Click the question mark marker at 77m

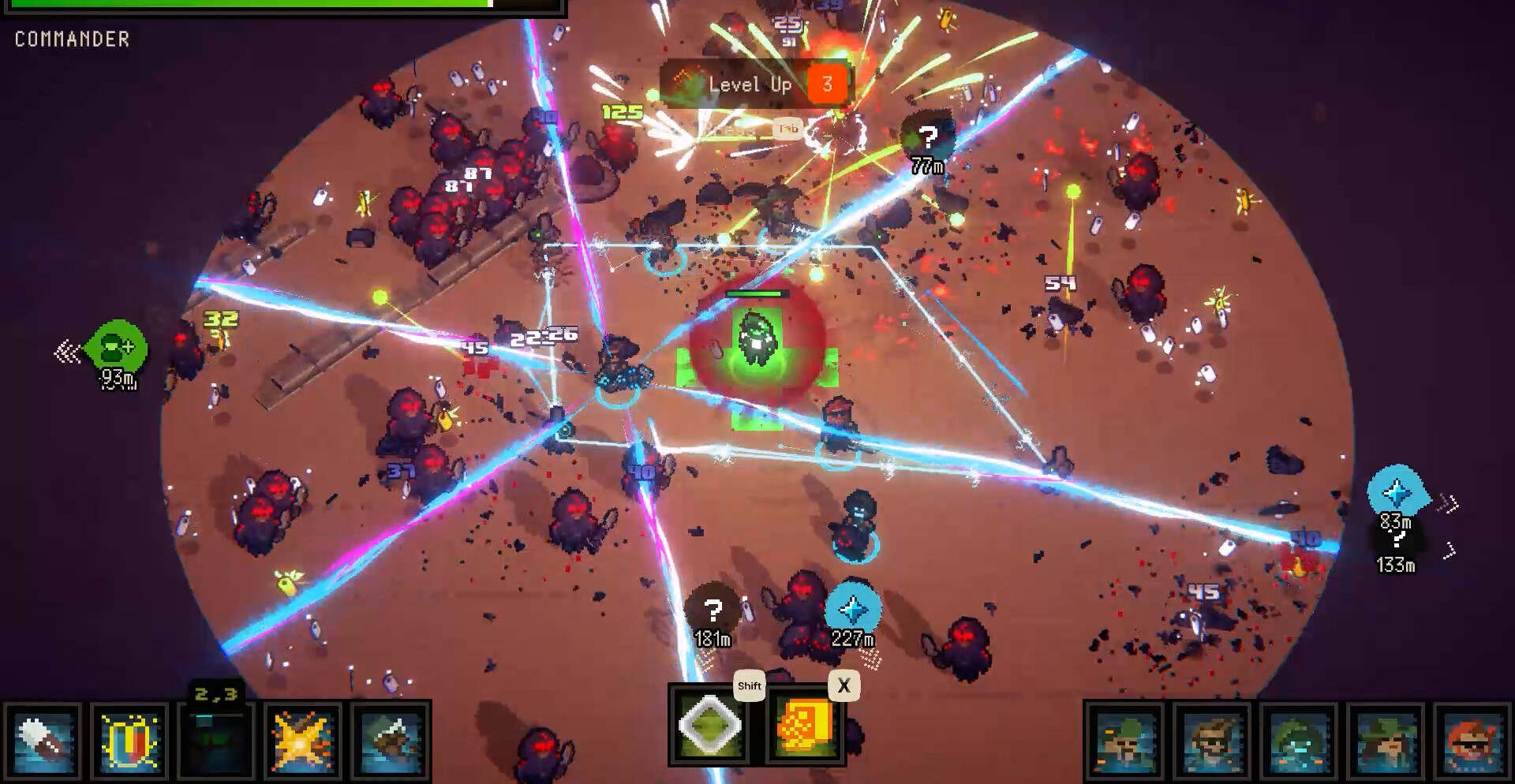coord(929,140)
